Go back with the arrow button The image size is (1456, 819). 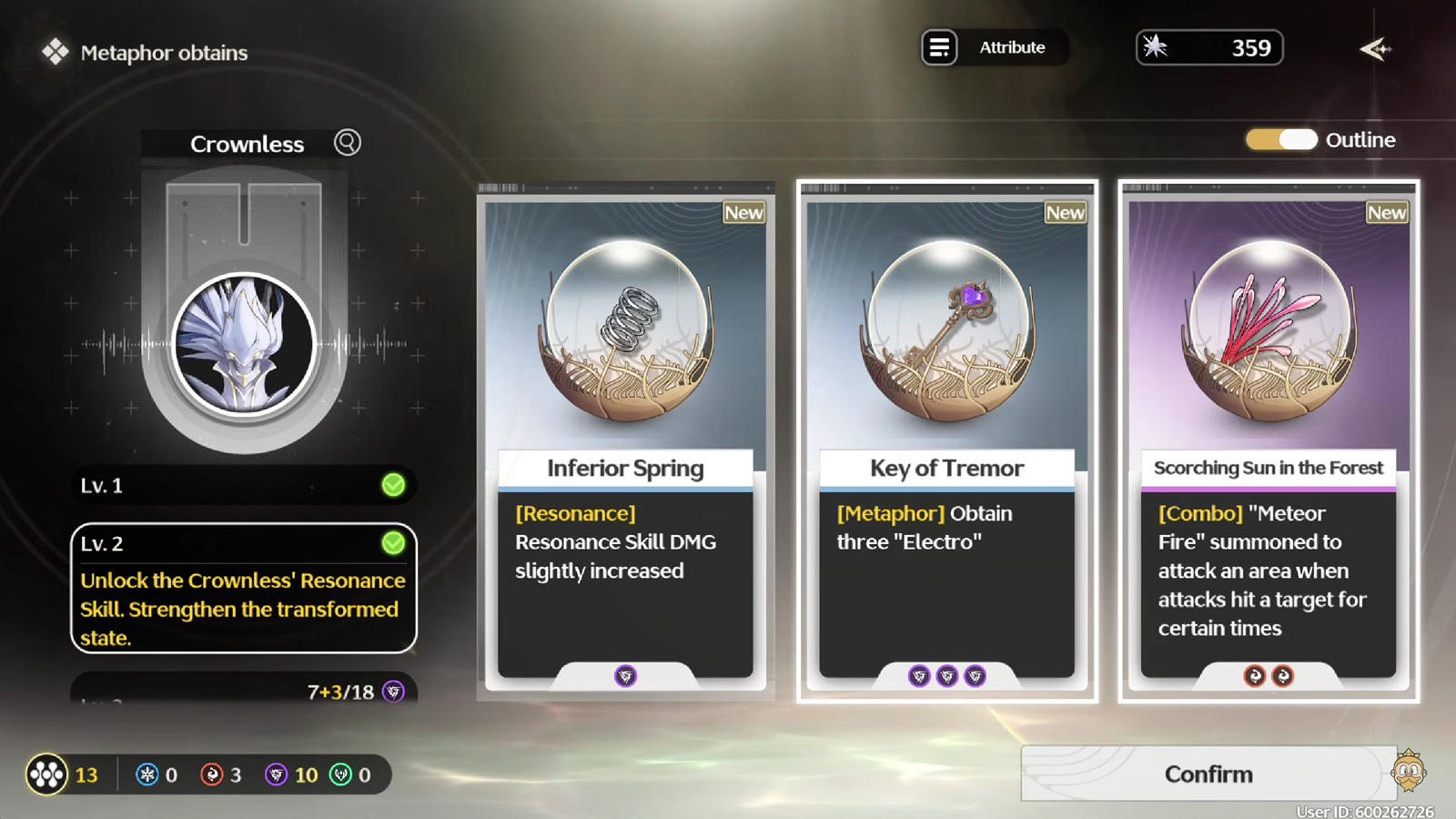coord(1375,49)
